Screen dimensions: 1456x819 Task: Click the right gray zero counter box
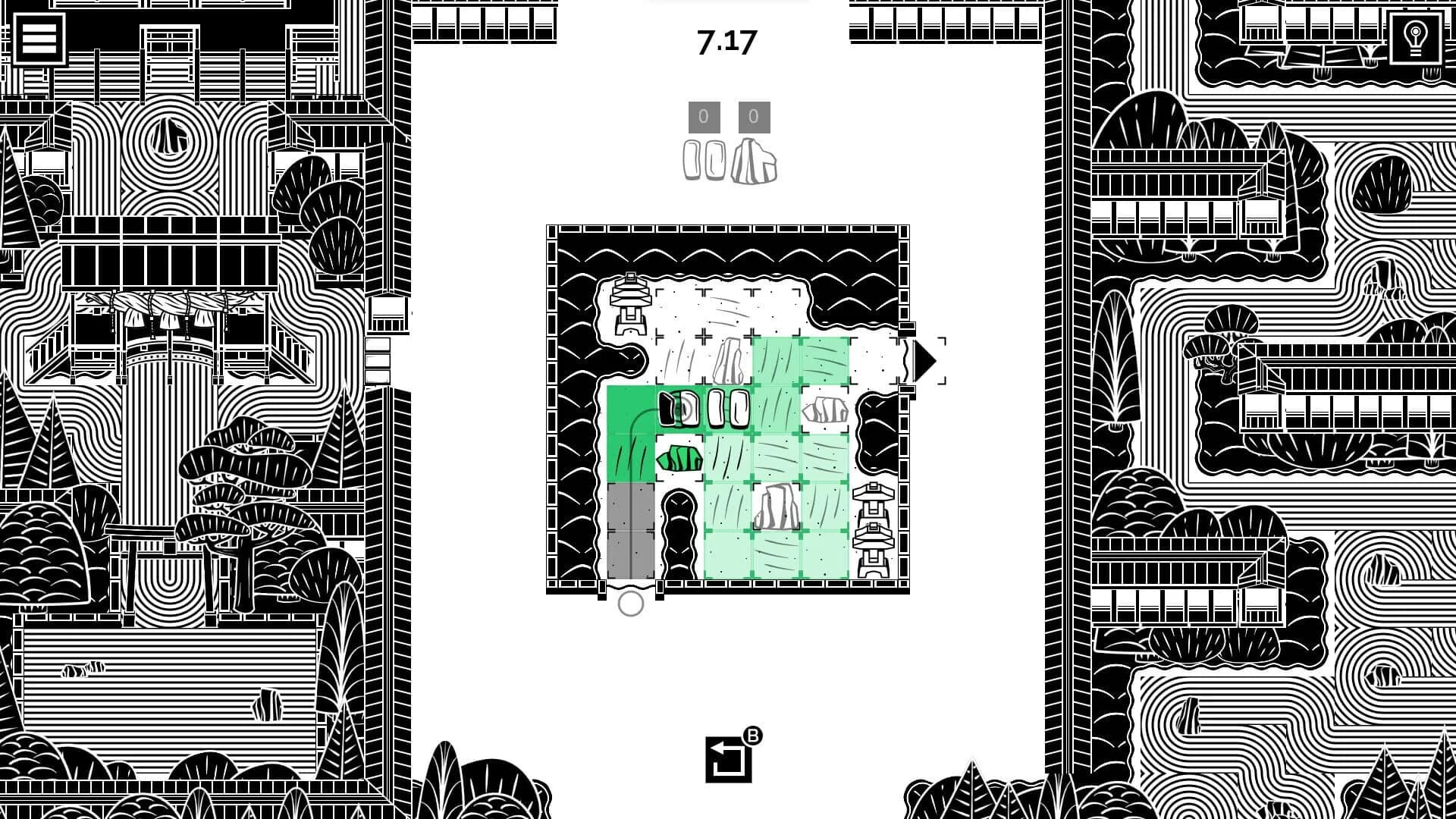click(752, 115)
